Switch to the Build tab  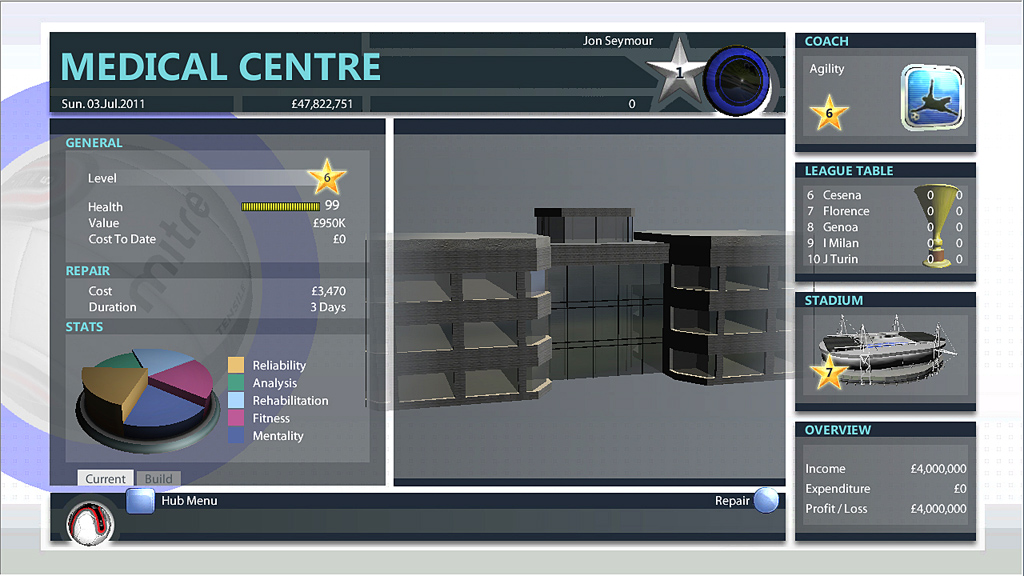159,479
